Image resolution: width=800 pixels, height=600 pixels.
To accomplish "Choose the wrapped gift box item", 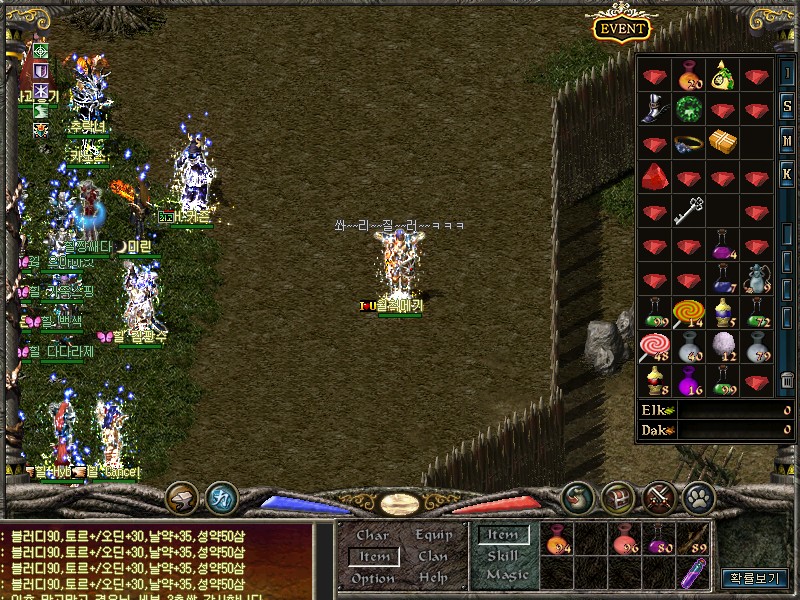I will 722,142.
